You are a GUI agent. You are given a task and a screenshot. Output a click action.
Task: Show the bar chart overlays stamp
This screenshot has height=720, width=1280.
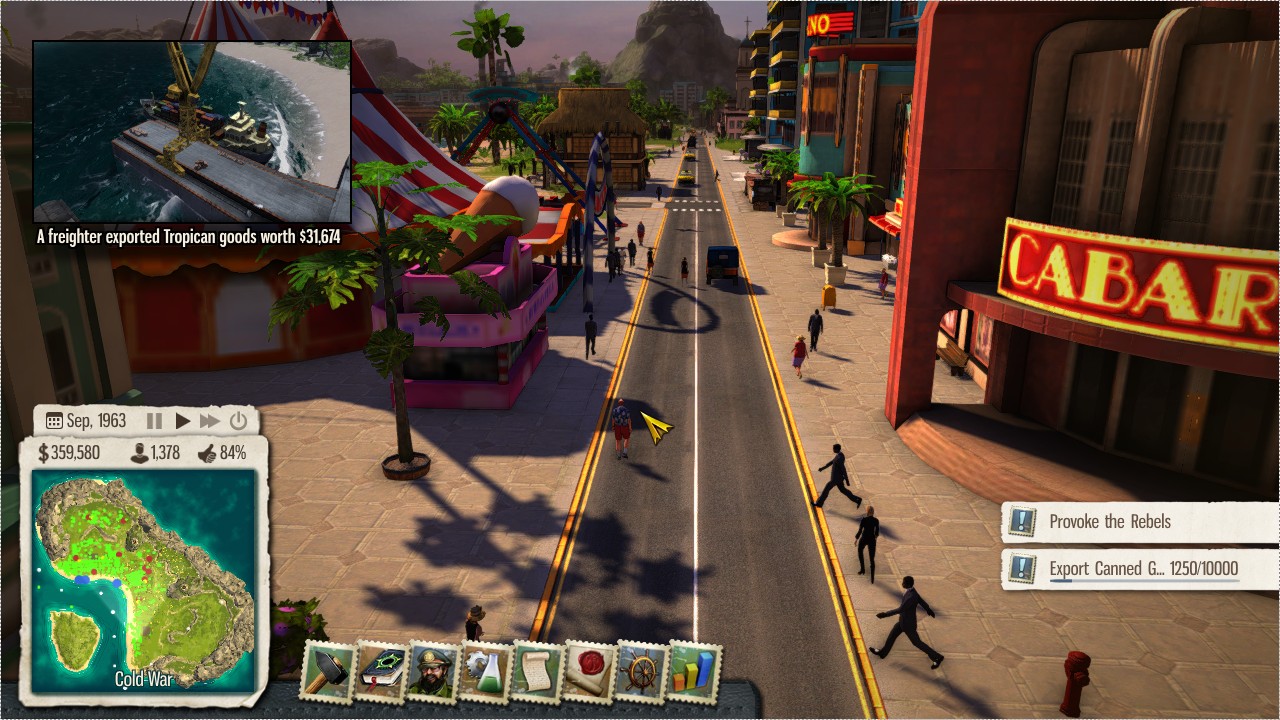(694, 671)
